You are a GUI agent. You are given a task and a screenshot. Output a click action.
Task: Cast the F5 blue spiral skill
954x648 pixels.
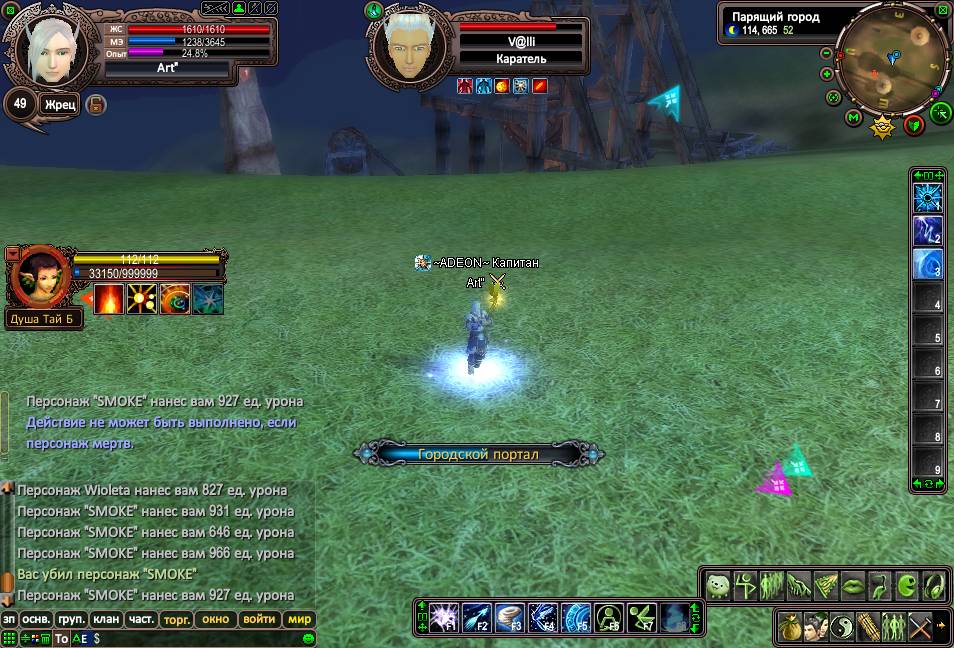576,618
